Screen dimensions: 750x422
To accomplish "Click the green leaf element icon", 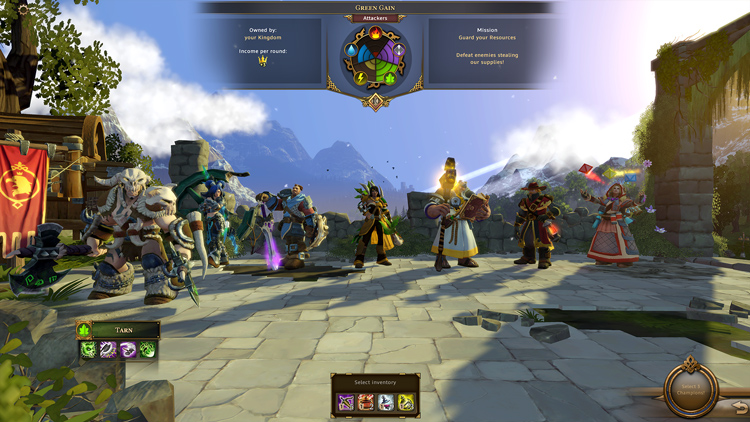I will coord(391,76).
